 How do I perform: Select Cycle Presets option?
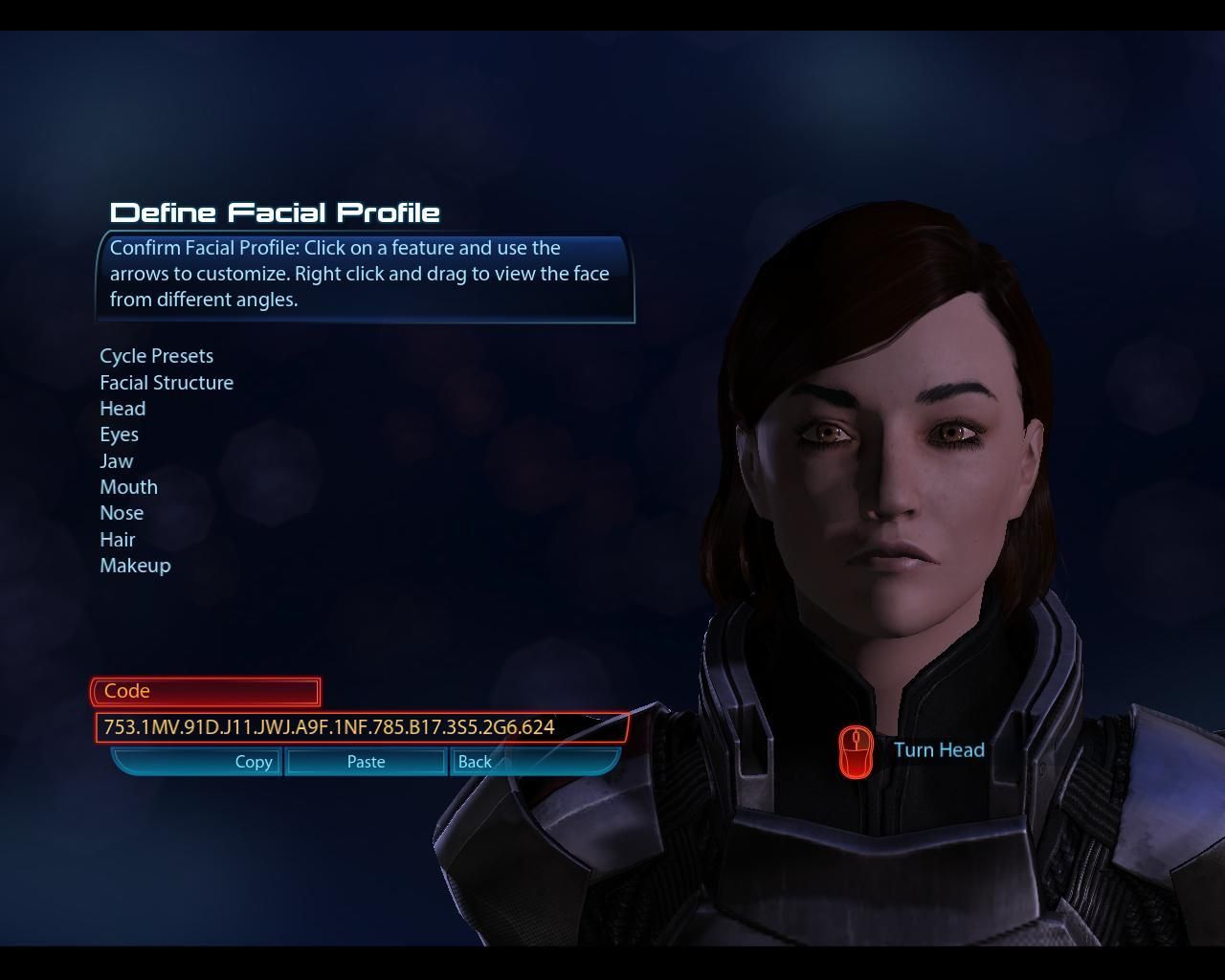pyautogui.click(x=157, y=356)
